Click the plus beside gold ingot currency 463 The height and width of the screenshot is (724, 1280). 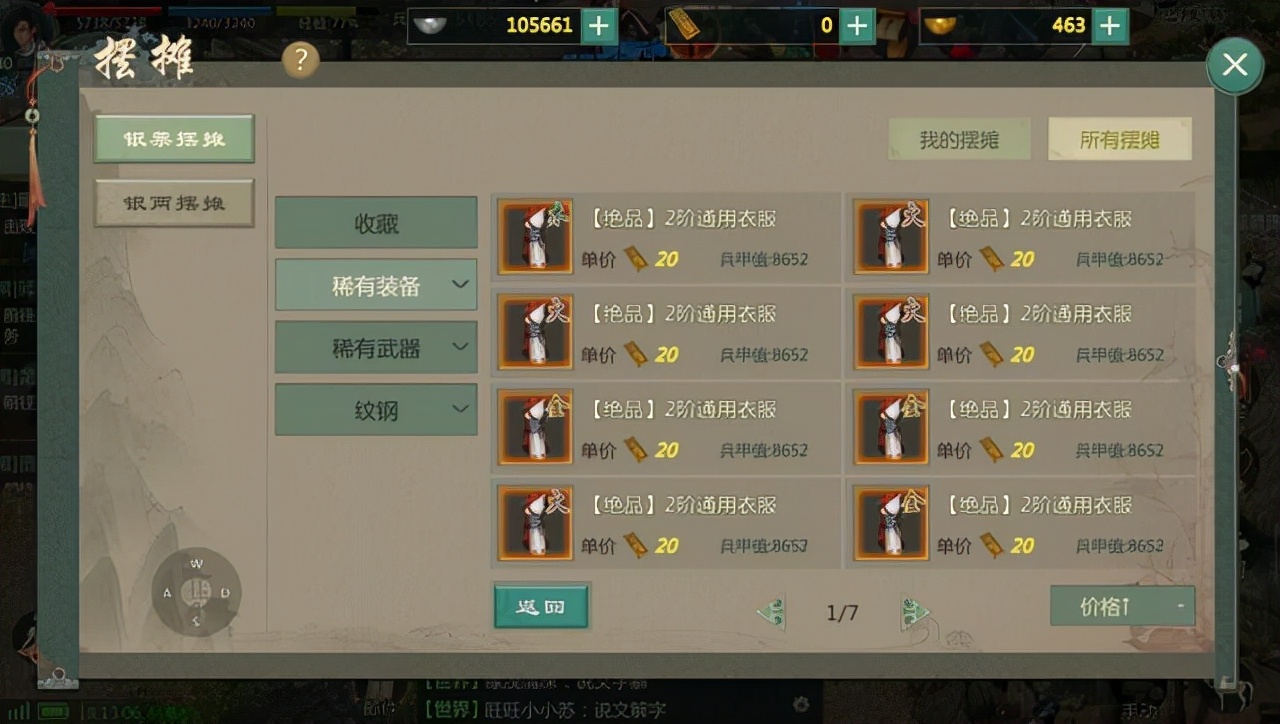click(x=1110, y=26)
